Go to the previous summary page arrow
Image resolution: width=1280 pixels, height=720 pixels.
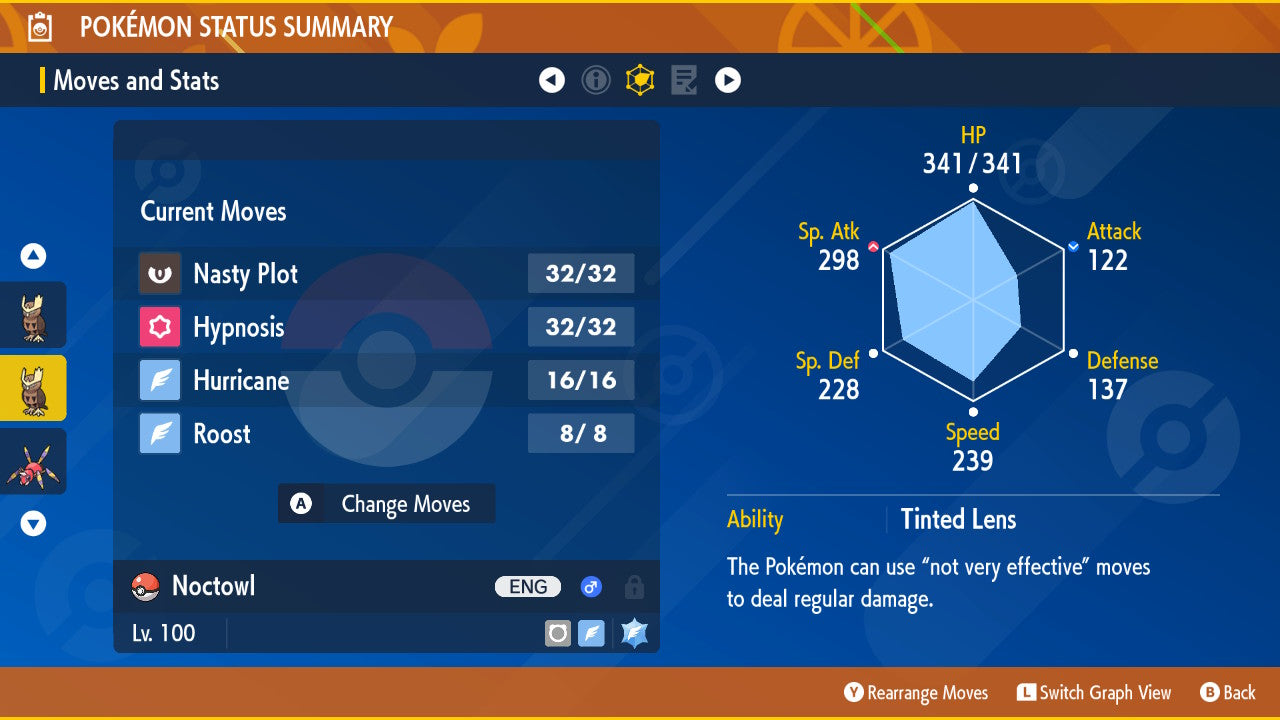[x=552, y=80]
